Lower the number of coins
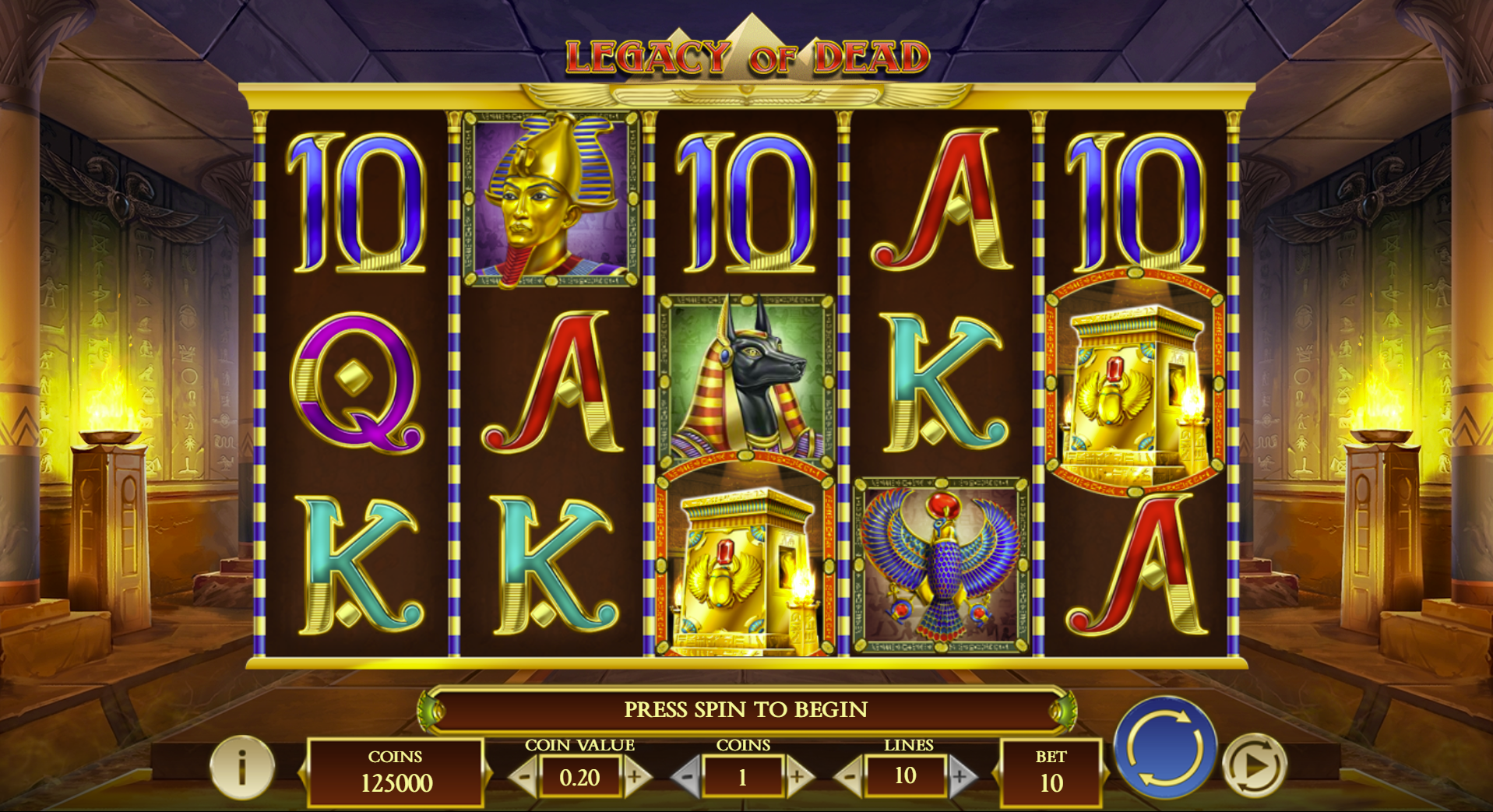The height and width of the screenshot is (812, 1493). [686, 777]
